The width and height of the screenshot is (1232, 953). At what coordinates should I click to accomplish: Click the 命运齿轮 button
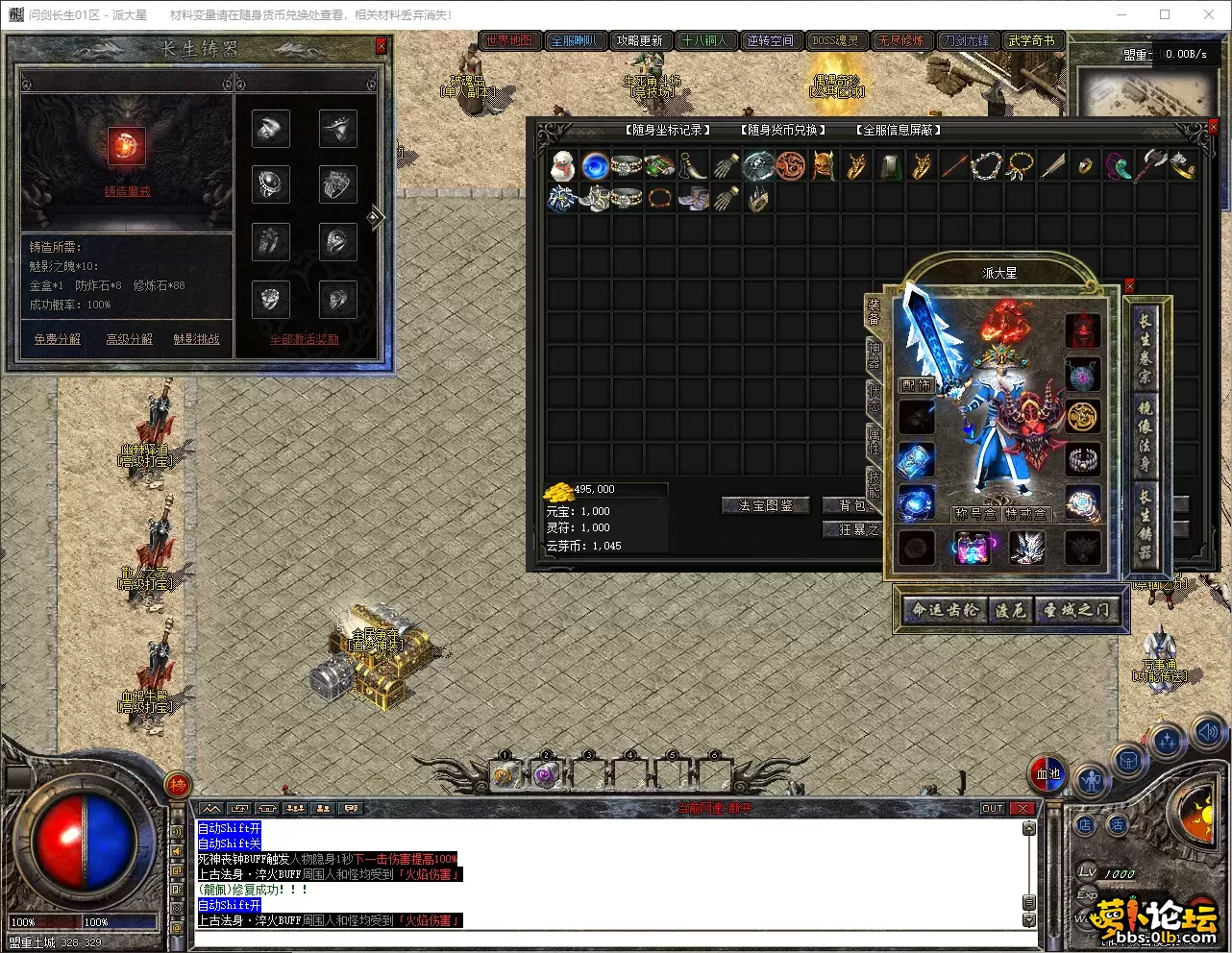point(946,610)
